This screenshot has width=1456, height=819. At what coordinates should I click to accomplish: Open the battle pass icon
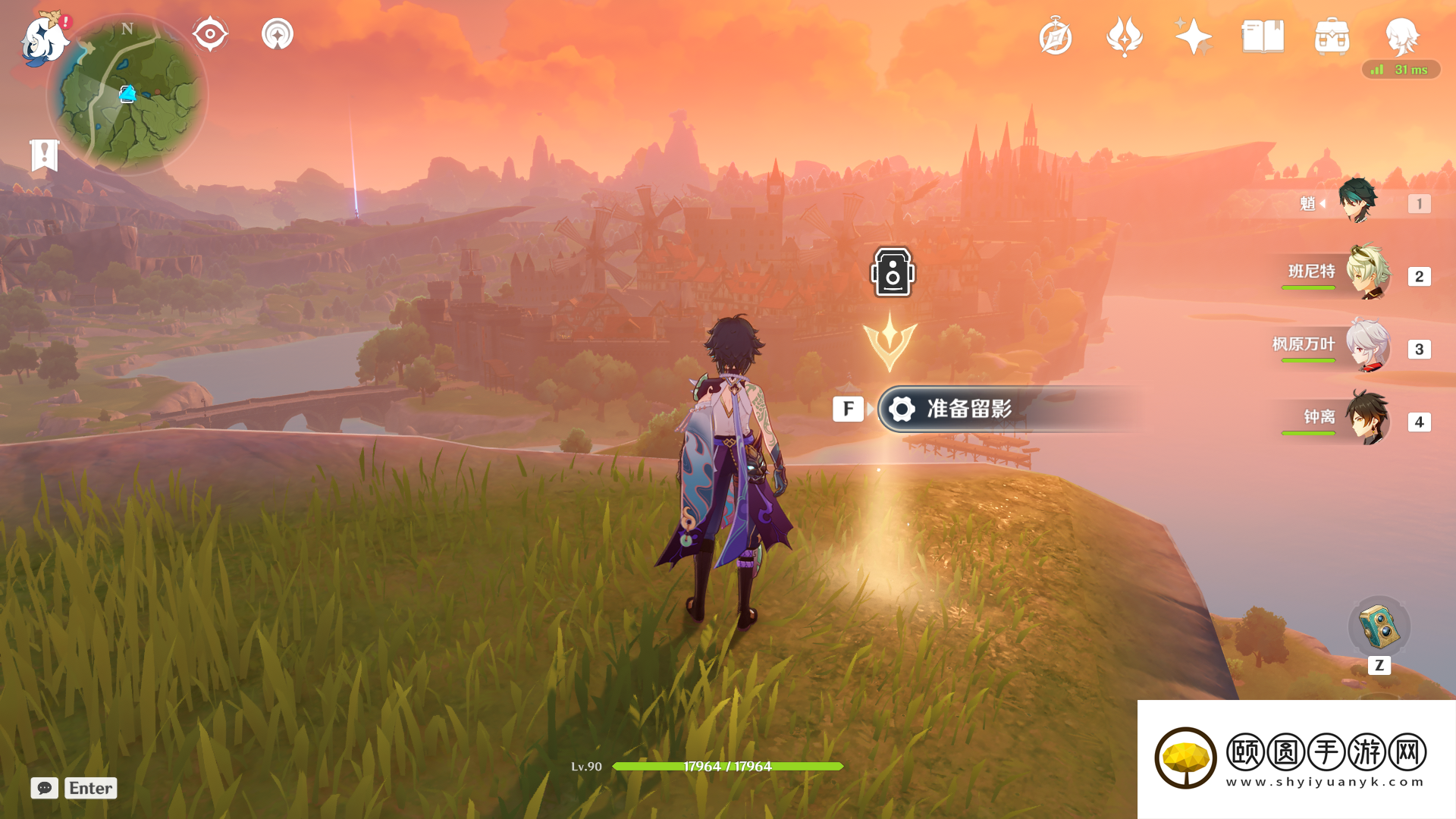[x=1125, y=36]
